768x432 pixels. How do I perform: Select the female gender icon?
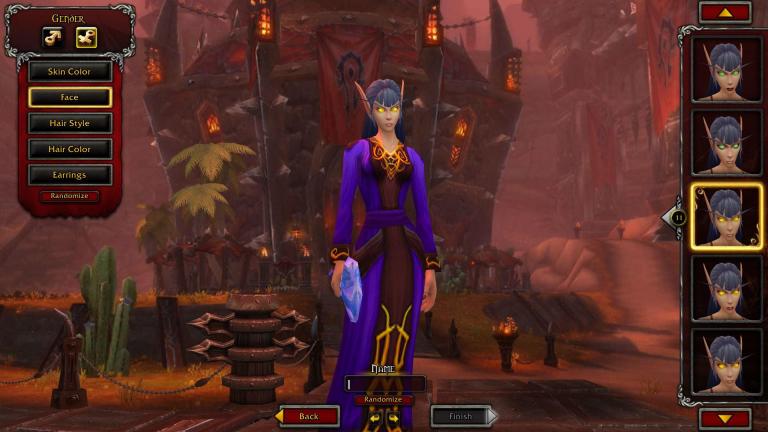coord(85,38)
